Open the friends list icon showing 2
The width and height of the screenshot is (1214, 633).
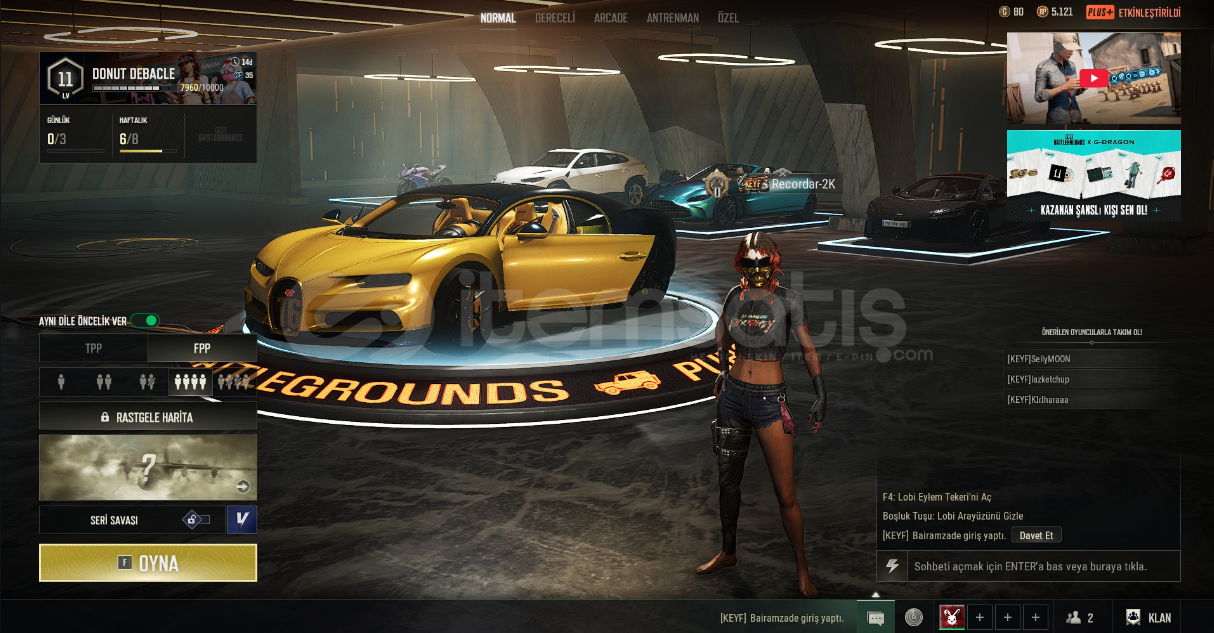pyautogui.click(x=1079, y=618)
